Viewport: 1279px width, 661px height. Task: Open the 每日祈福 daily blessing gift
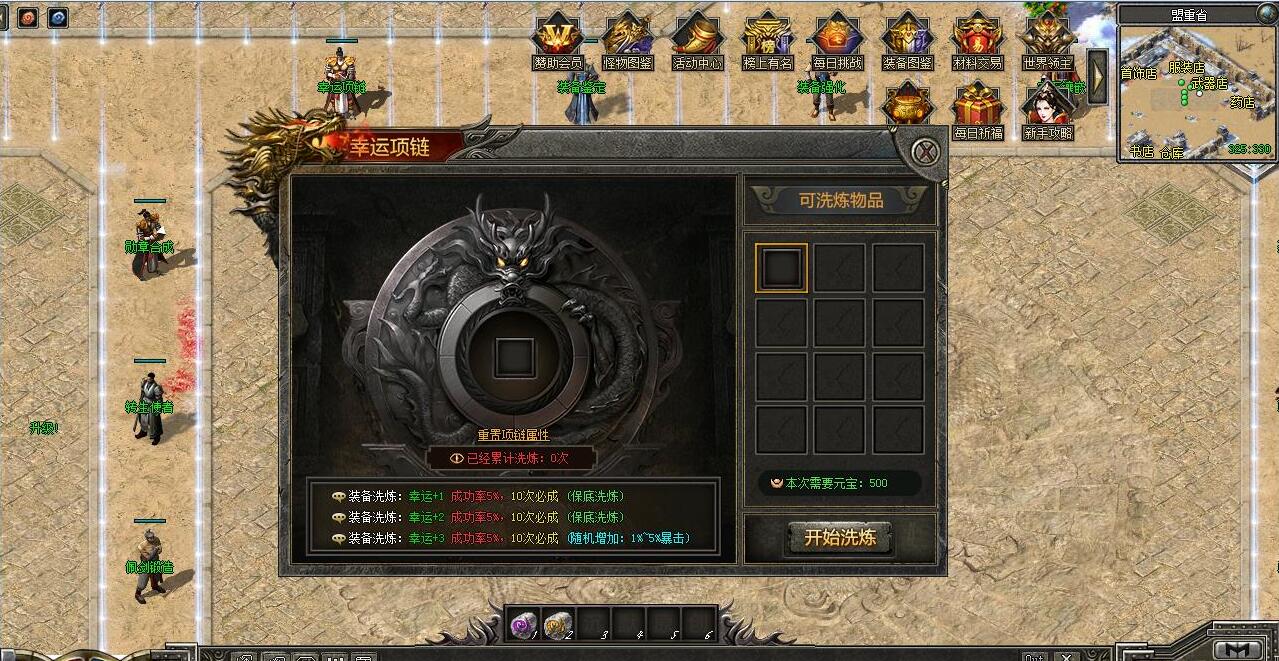[978, 110]
